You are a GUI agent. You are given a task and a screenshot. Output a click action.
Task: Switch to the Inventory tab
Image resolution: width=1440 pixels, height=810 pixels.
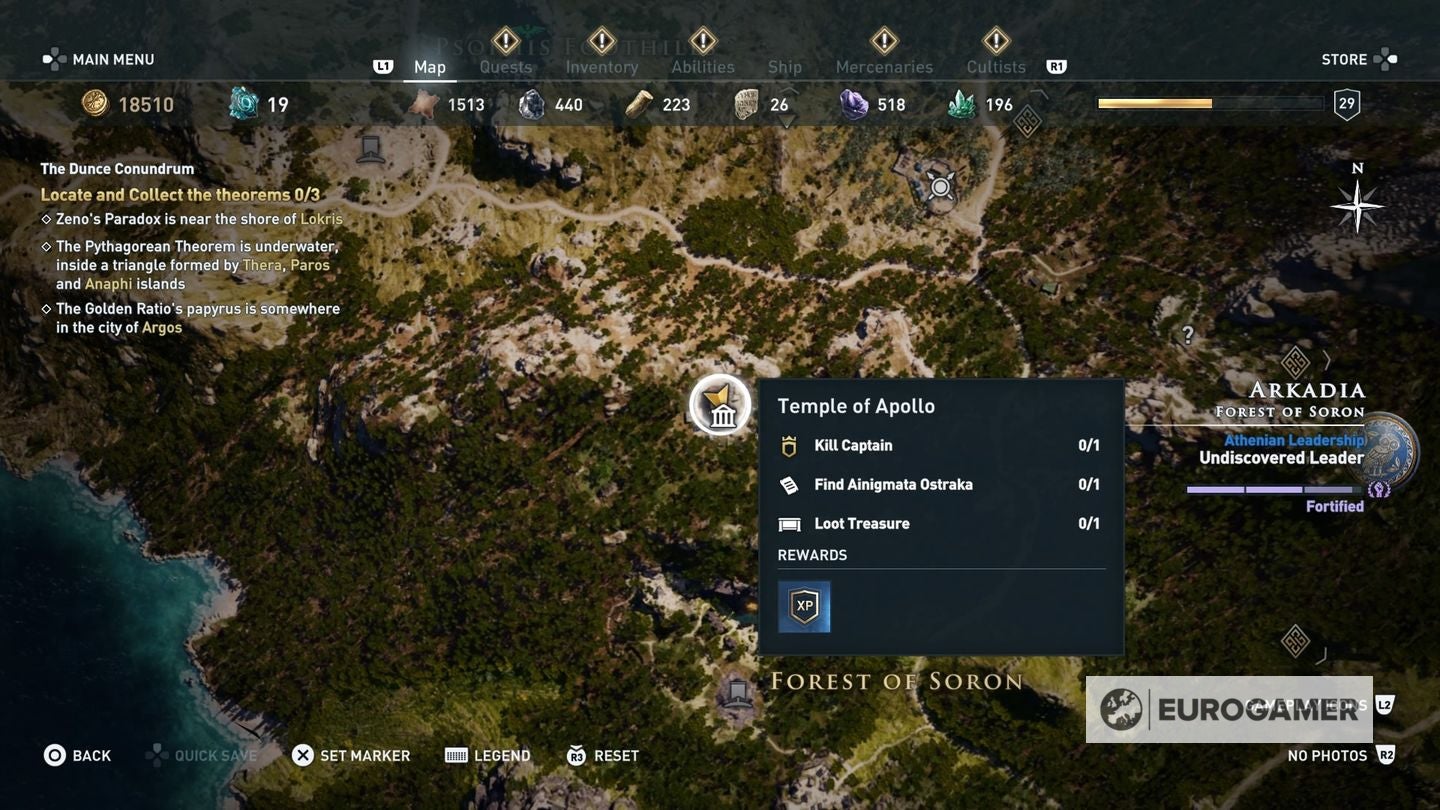[x=601, y=66]
